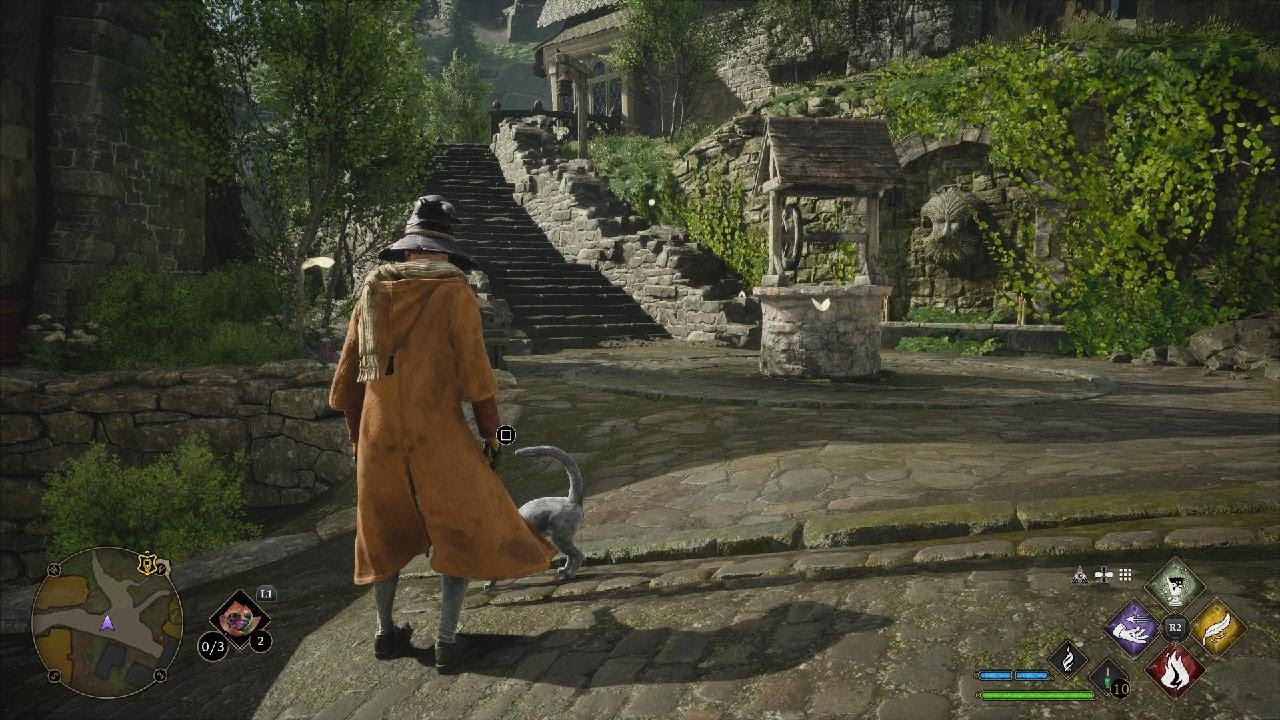Use the Venomous Tentacula tool slot
The height and width of the screenshot is (720, 1280).
pos(239,615)
